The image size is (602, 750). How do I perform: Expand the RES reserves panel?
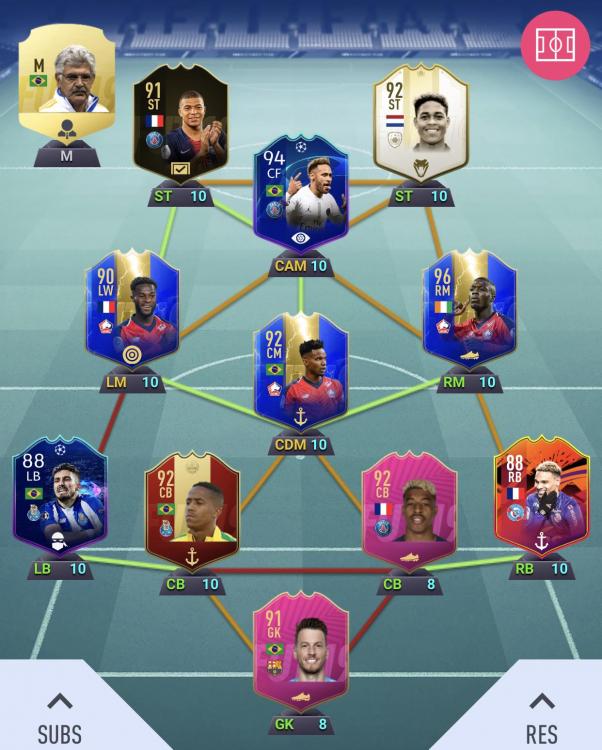point(541,716)
